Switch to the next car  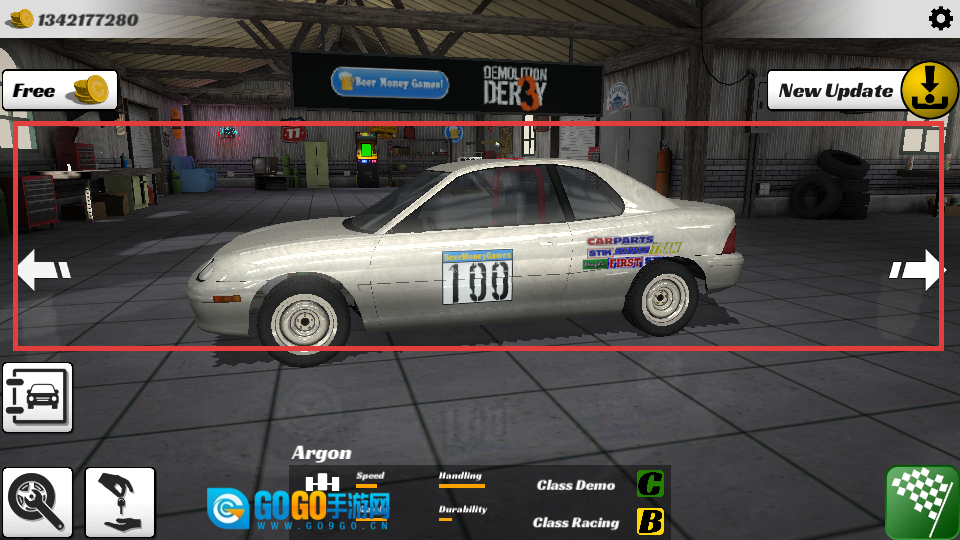coord(916,269)
